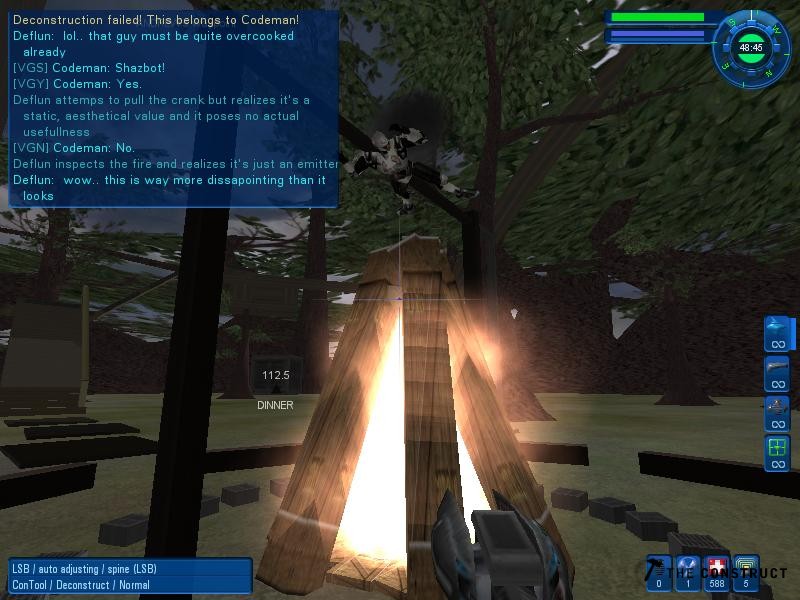Click the beacon inventory icon showing 5
Image resolution: width=800 pixels, height=600 pixels.
click(x=746, y=572)
